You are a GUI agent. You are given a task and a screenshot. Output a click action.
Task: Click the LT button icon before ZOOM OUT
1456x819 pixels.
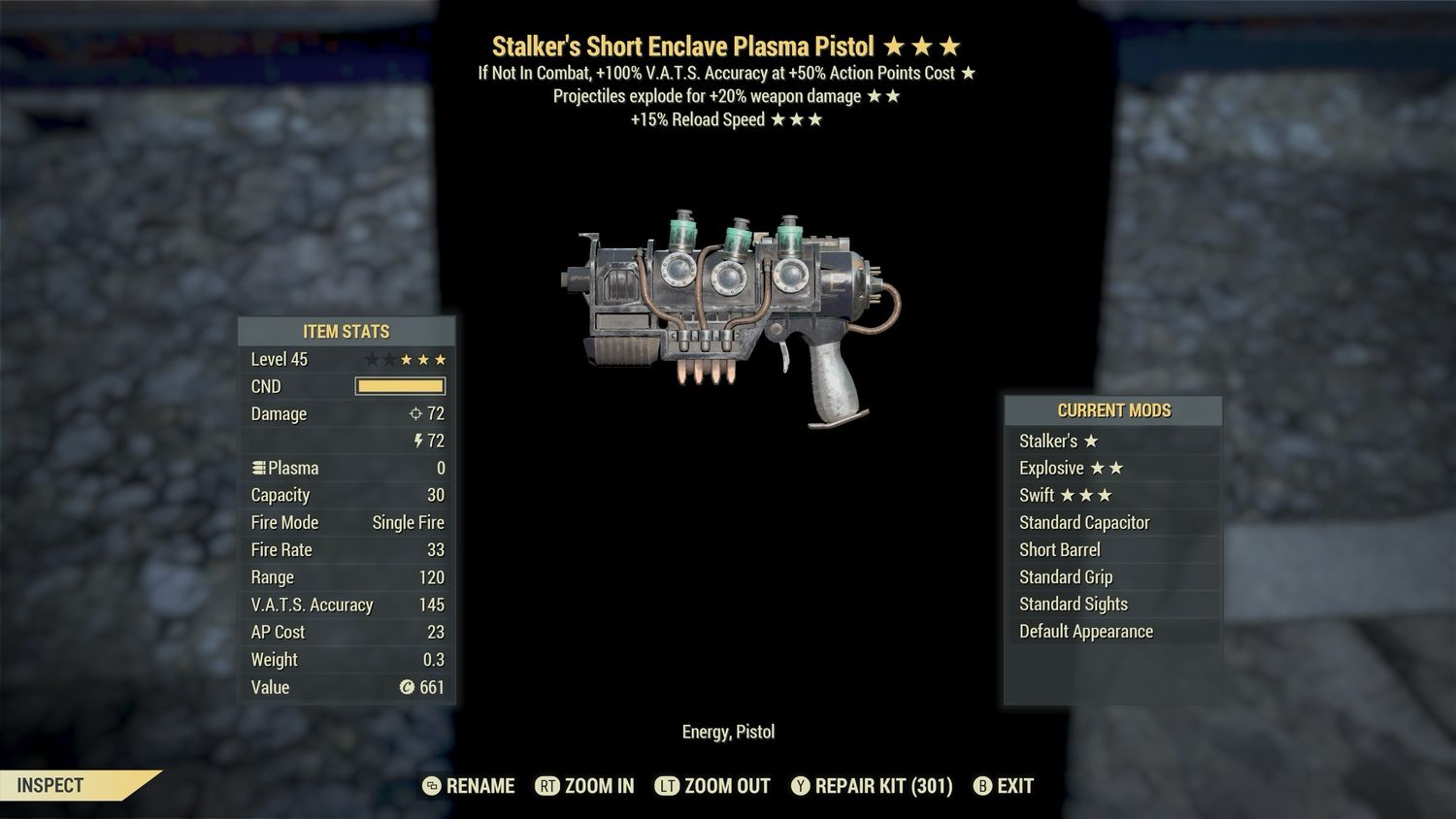click(668, 786)
